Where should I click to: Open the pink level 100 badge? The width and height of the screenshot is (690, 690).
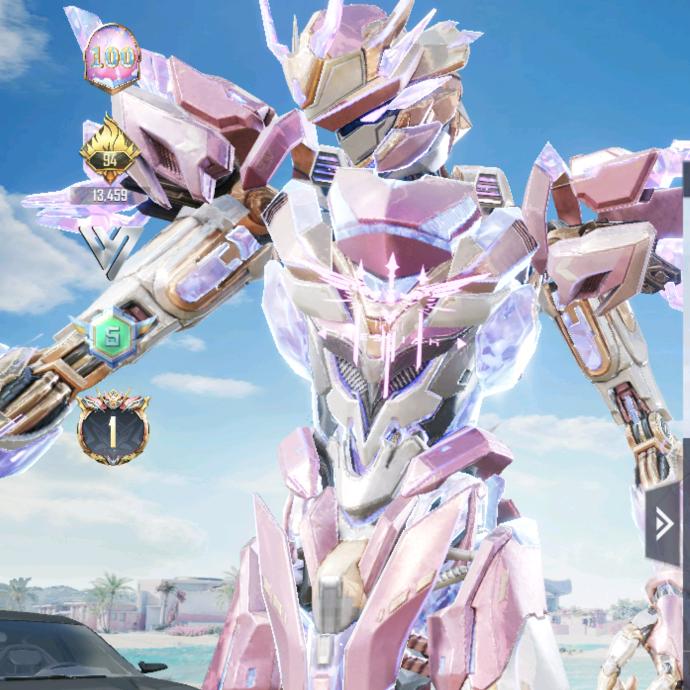pyautogui.click(x=113, y=57)
